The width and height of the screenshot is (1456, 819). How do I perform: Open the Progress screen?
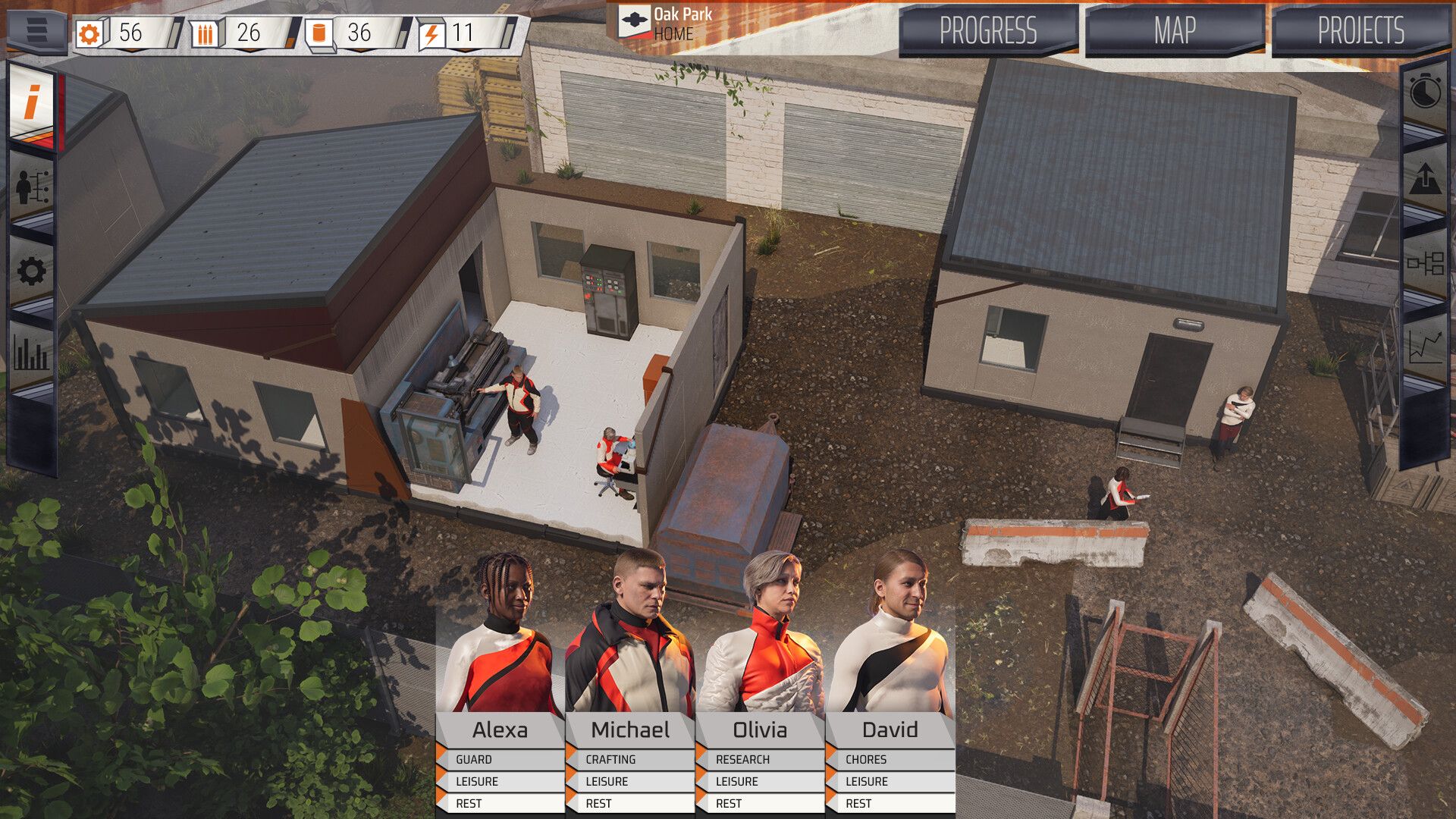pos(987,31)
